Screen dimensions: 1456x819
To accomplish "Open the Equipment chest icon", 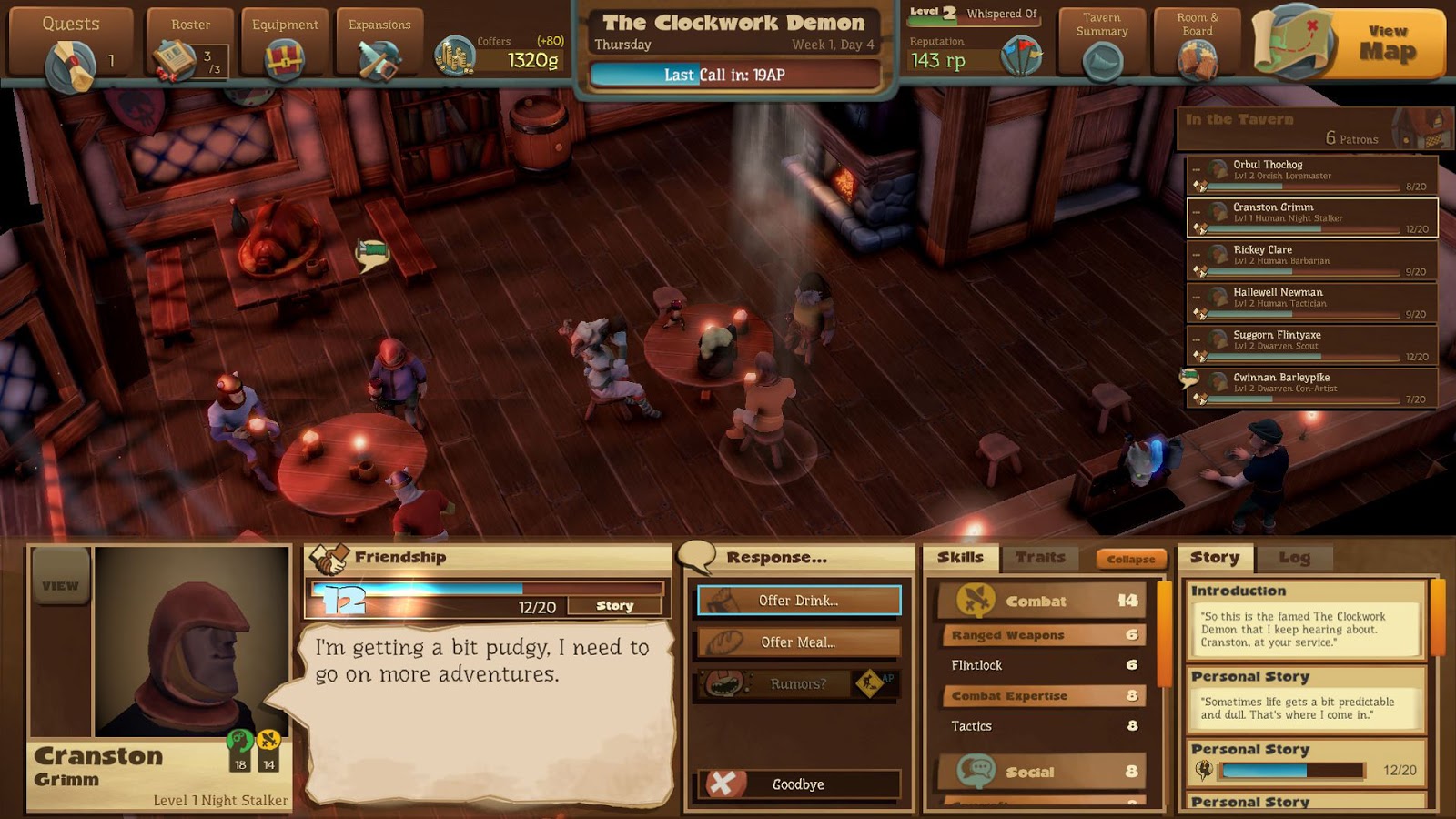I will 284,57.
